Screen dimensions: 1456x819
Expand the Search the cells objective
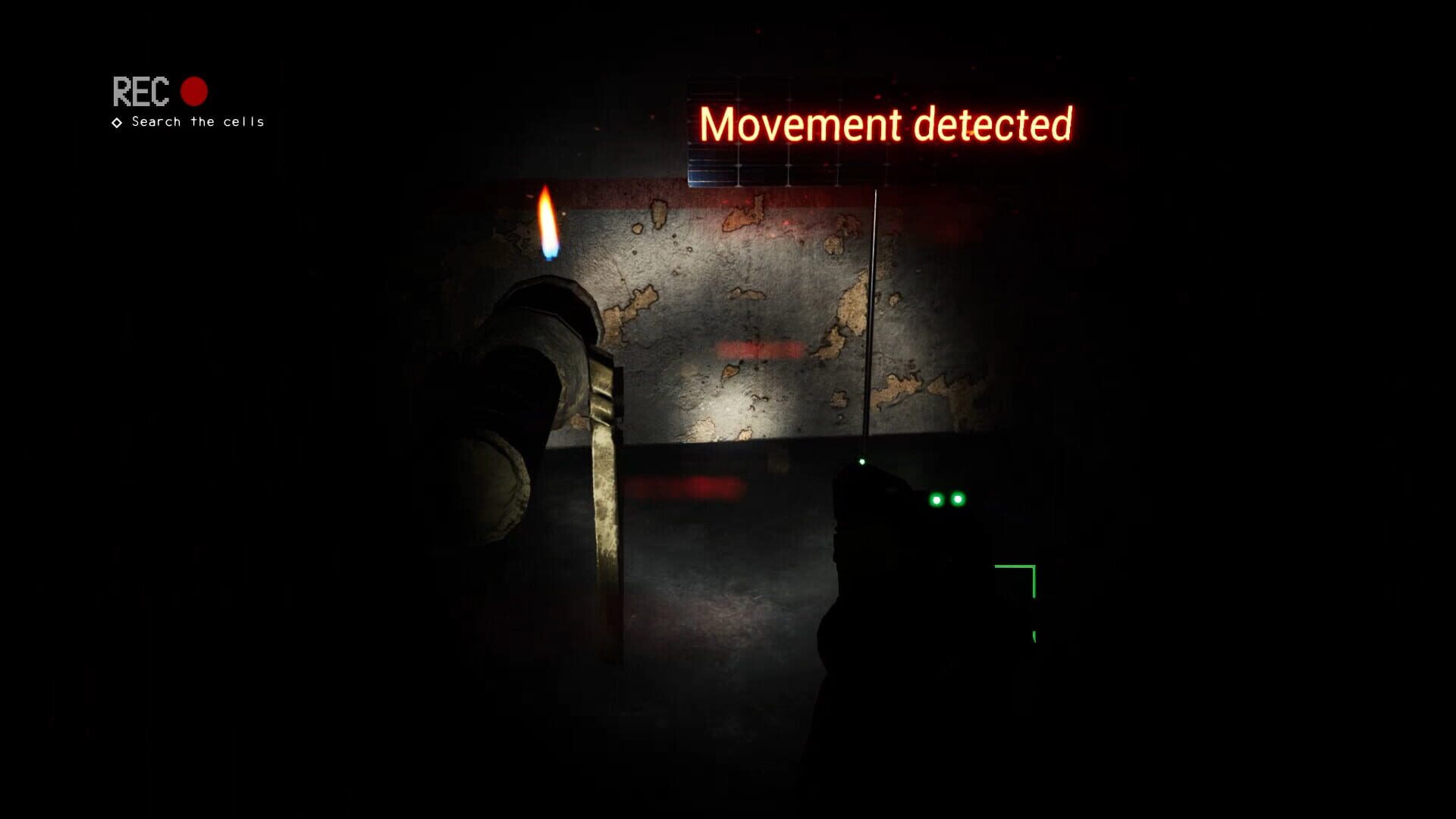pyautogui.click(x=197, y=121)
